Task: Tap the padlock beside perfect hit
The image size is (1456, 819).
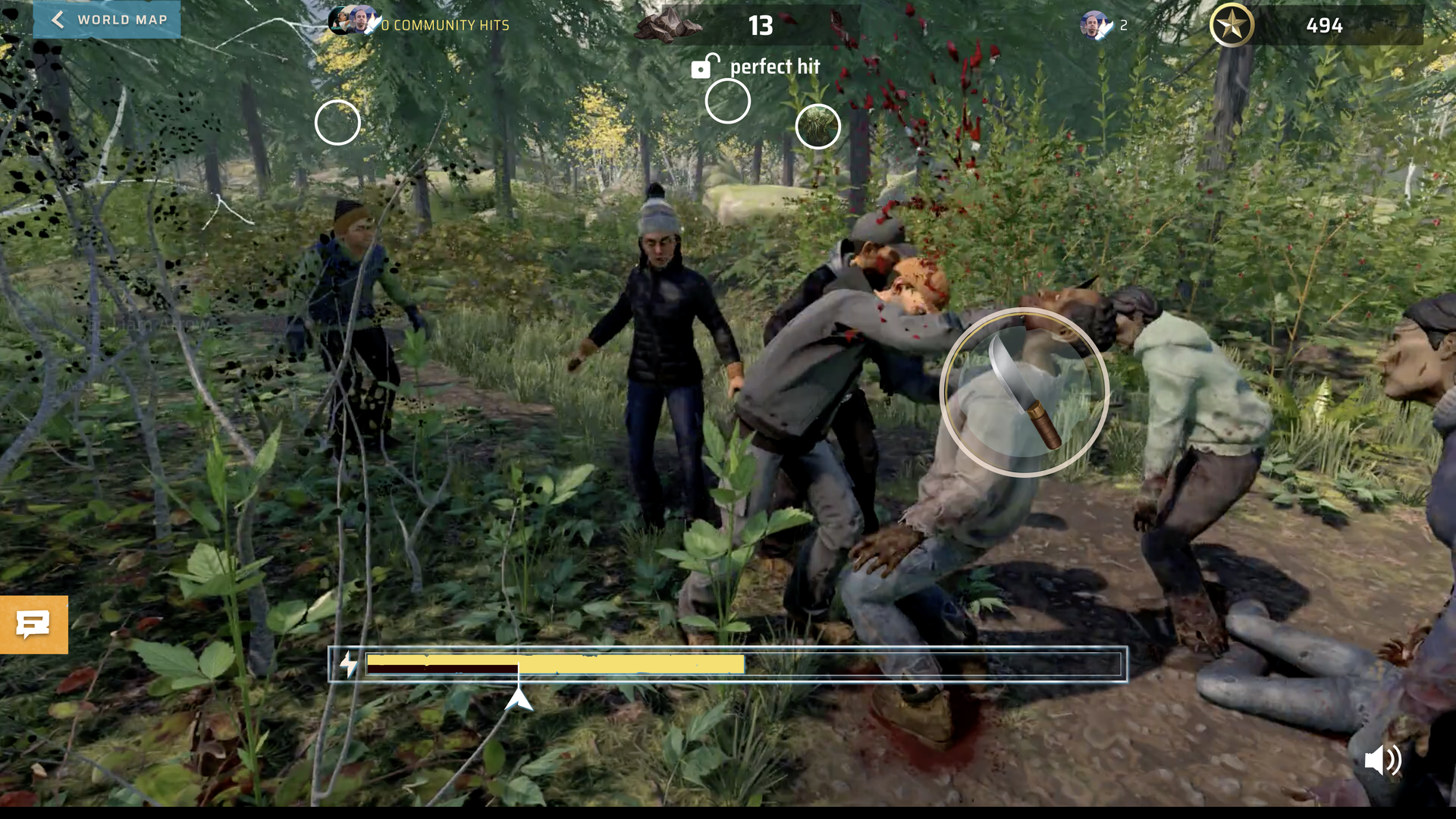Action: click(x=704, y=67)
